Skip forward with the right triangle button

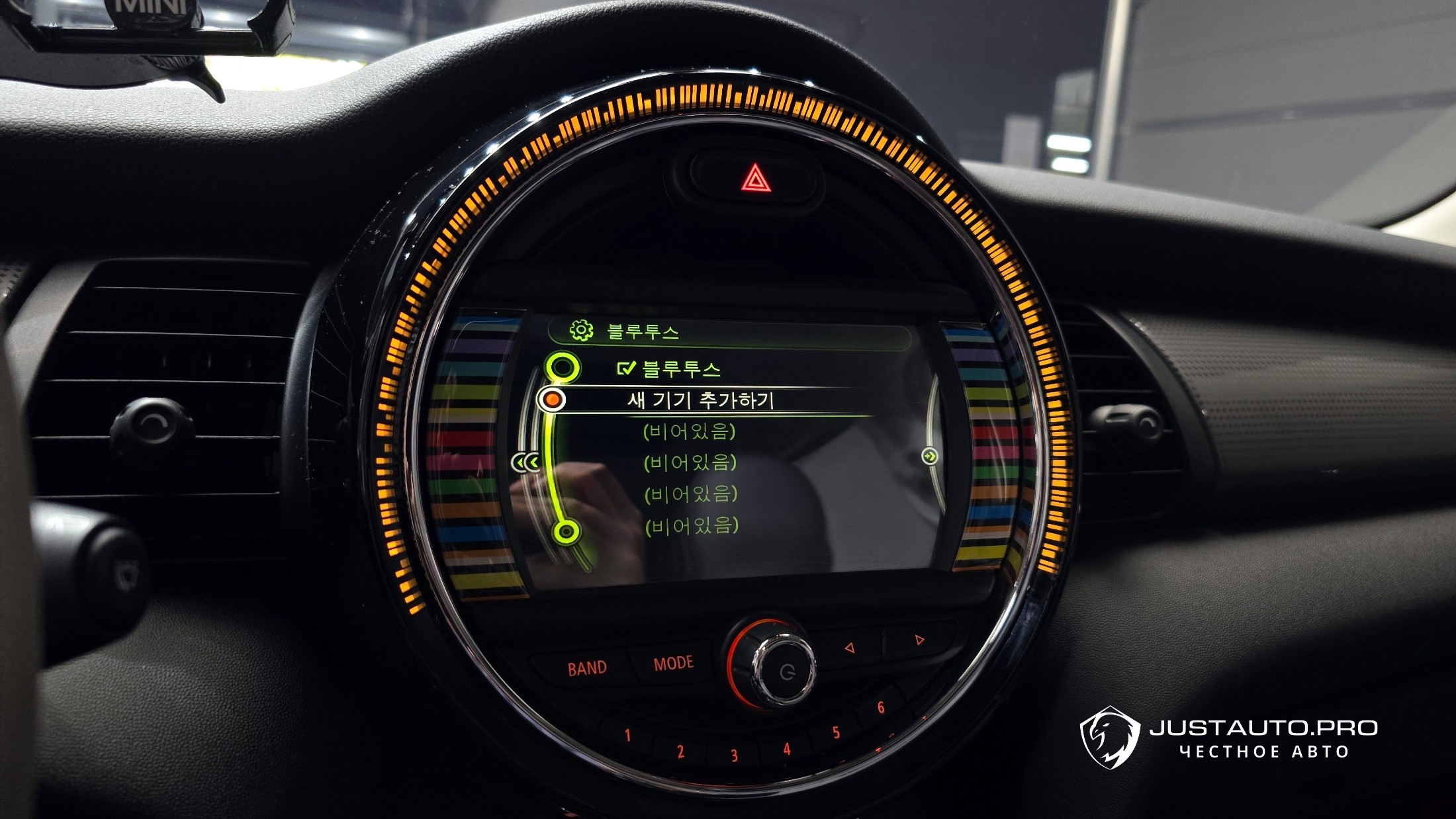919,640
